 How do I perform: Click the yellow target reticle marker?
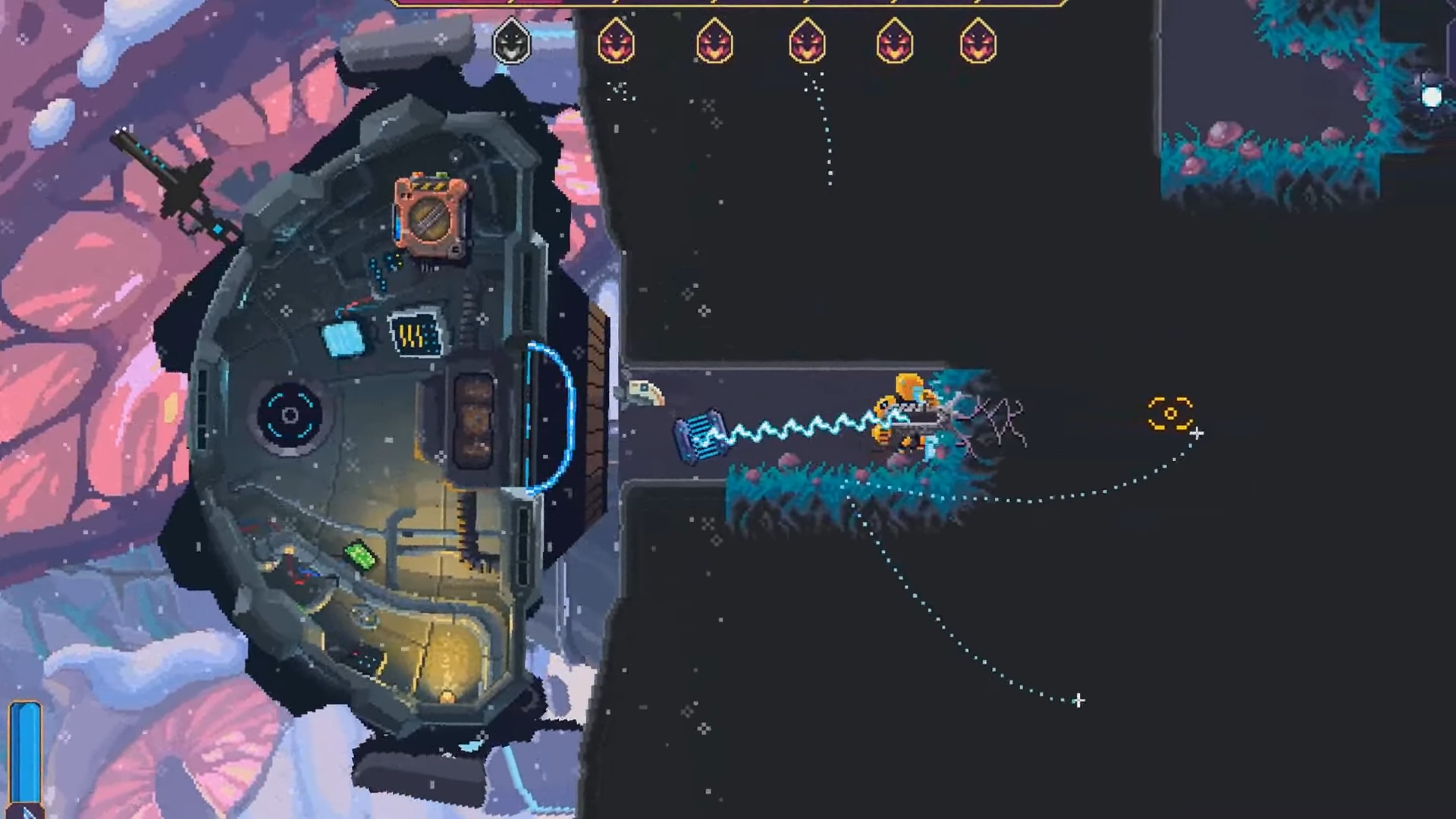coord(1170,413)
